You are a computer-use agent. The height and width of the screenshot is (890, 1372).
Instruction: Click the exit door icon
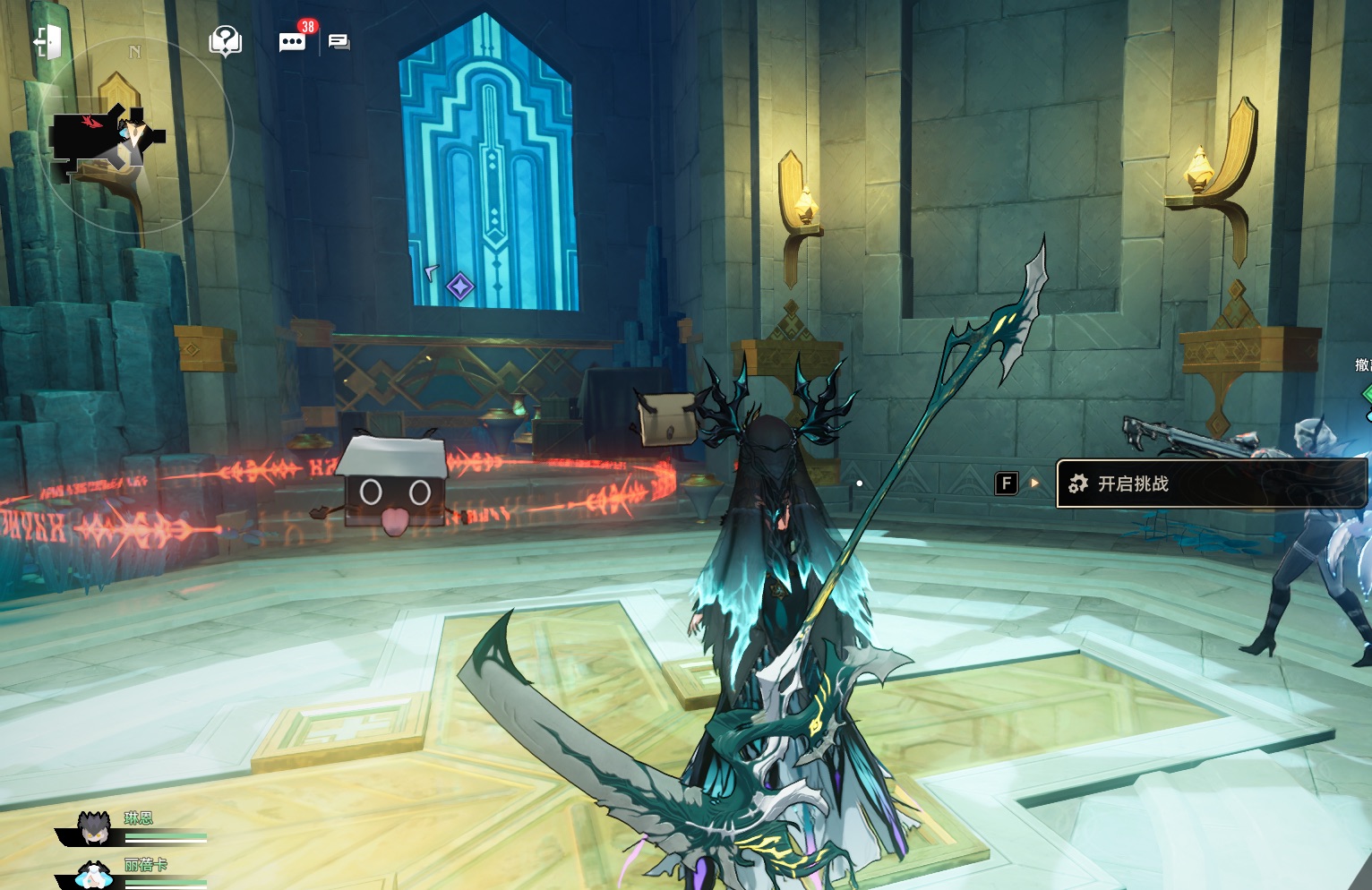point(47,41)
